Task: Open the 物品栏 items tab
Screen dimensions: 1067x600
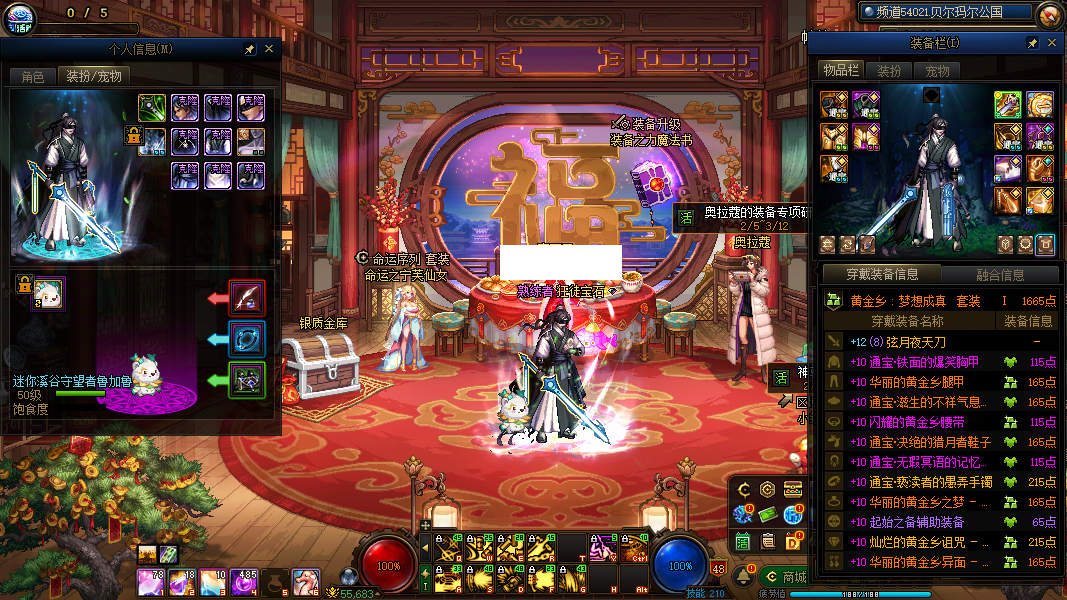Action: pyautogui.click(x=841, y=71)
